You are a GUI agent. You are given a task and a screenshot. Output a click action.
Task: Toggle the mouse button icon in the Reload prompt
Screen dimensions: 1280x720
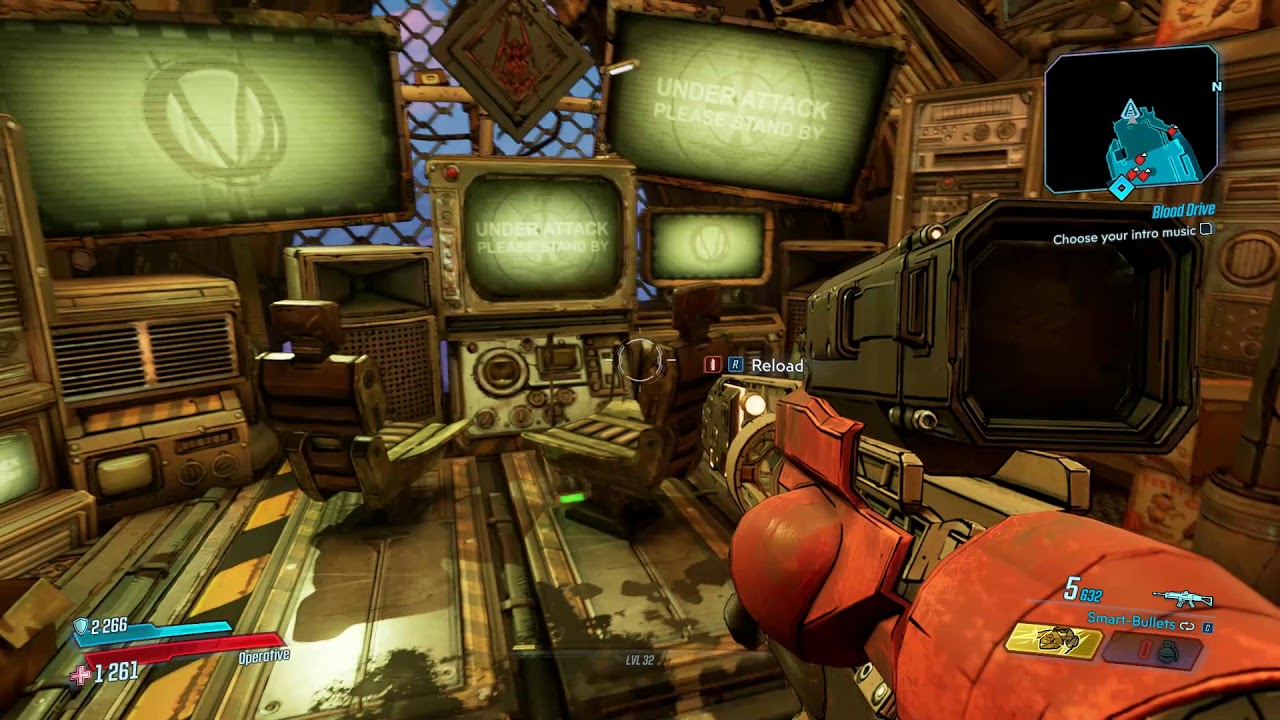(712, 364)
